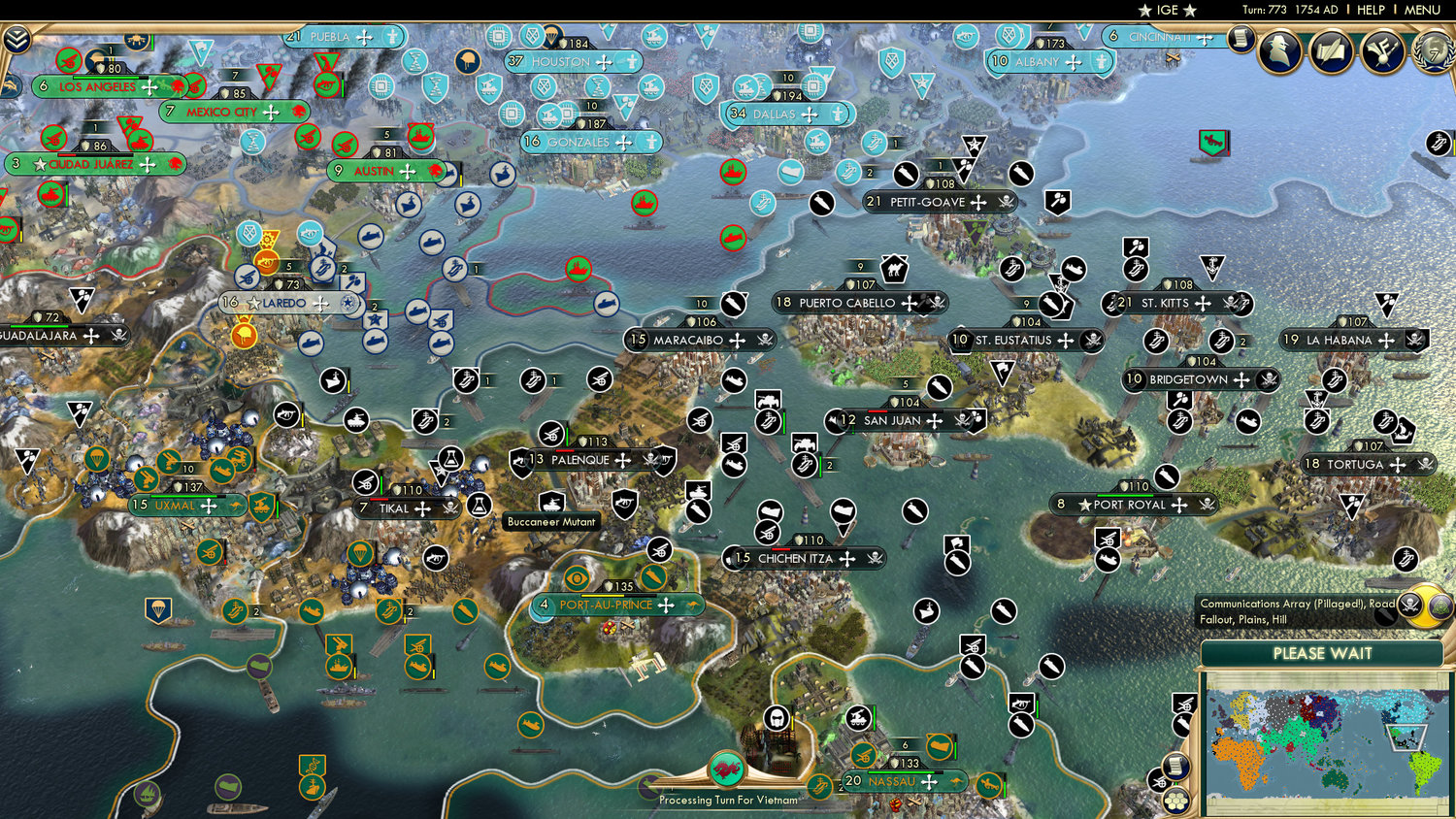The width and height of the screenshot is (1456, 819).
Task: Toggle the hex grid overlay below the minimap
Action: 1175,800
